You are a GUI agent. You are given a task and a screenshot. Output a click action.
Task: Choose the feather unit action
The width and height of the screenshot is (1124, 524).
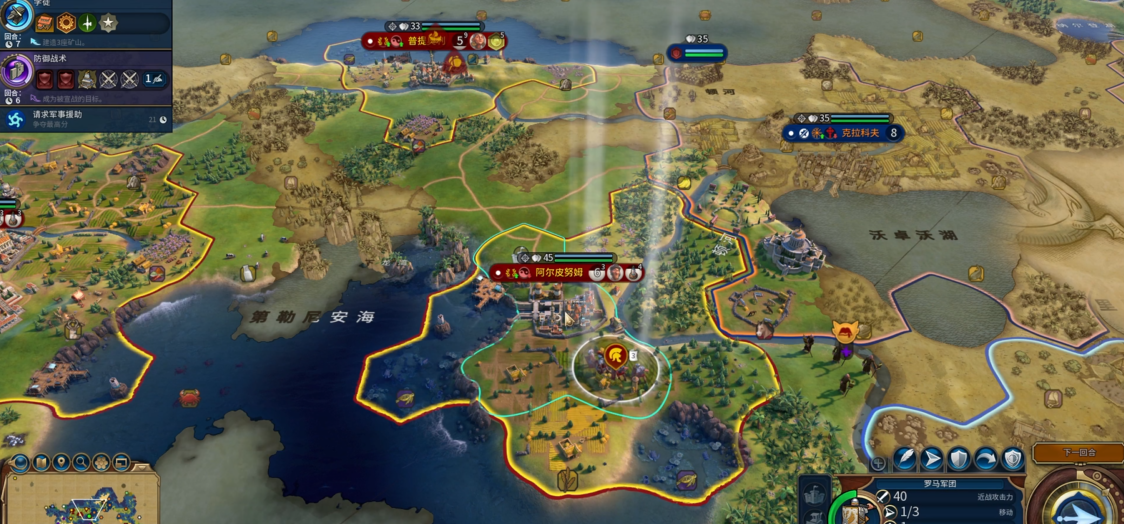(x=905, y=459)
